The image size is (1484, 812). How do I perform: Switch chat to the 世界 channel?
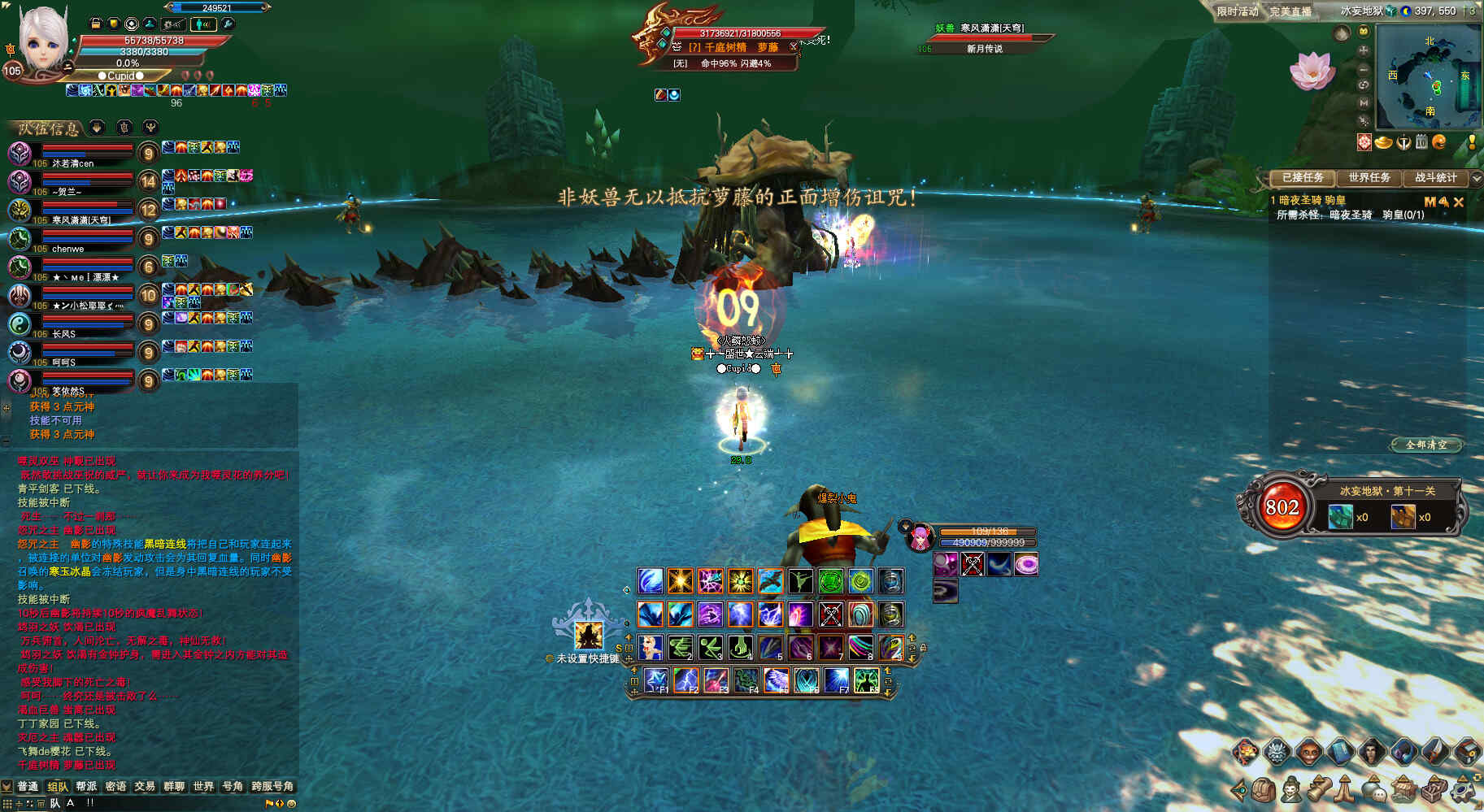click(x=203, y=786)
